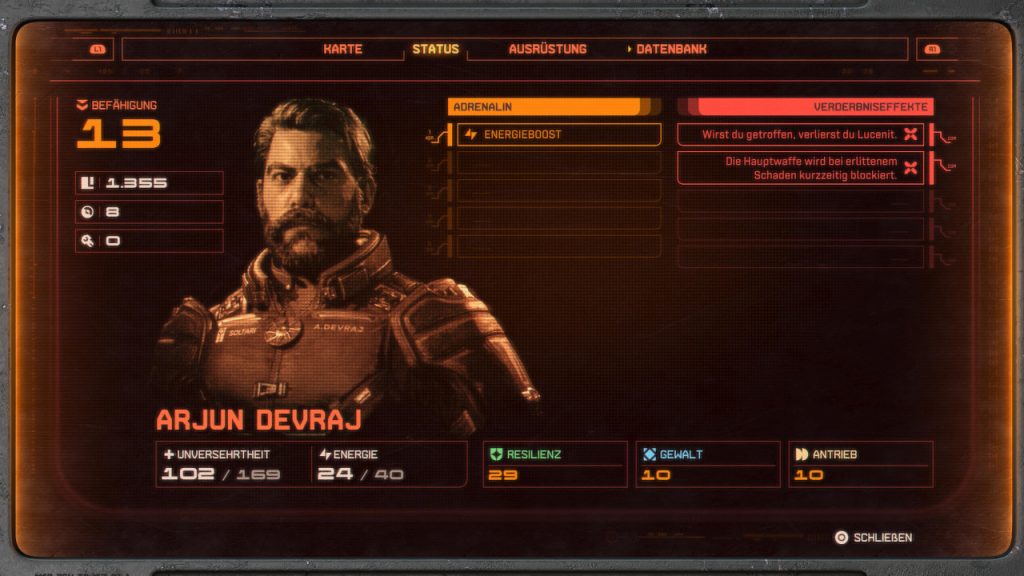This screenshot has height=576, width=1024.
Task: Select the Lucenit loss Verderbnis effect
Action: [x=800, y=135]
